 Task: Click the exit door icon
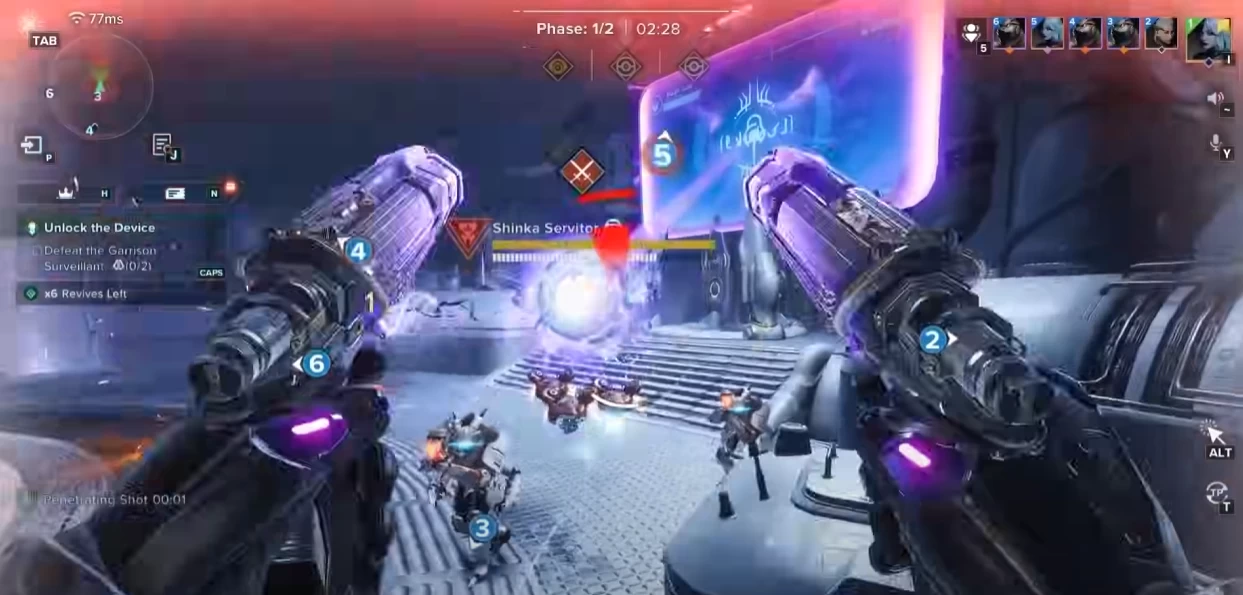coord(32,146)
